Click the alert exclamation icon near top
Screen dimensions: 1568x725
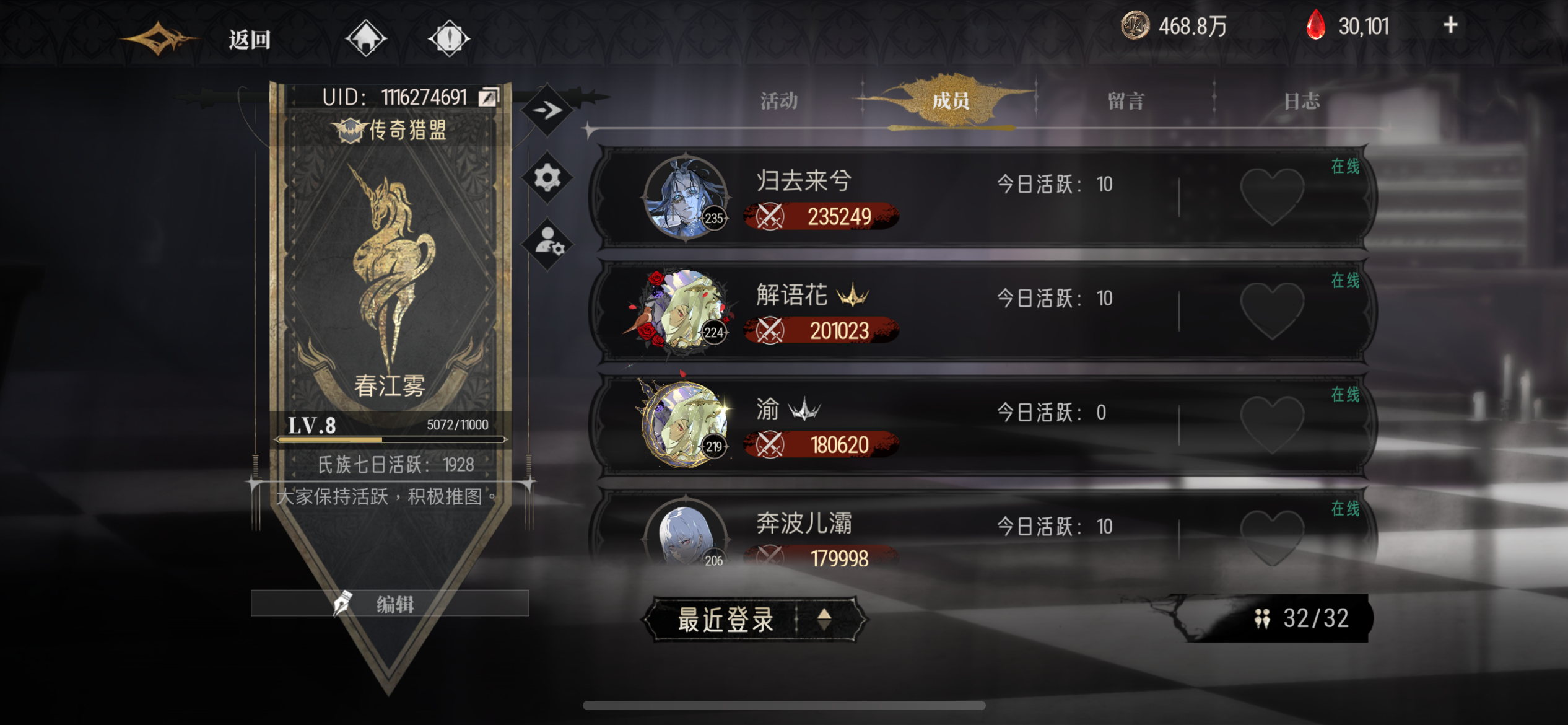450,37
